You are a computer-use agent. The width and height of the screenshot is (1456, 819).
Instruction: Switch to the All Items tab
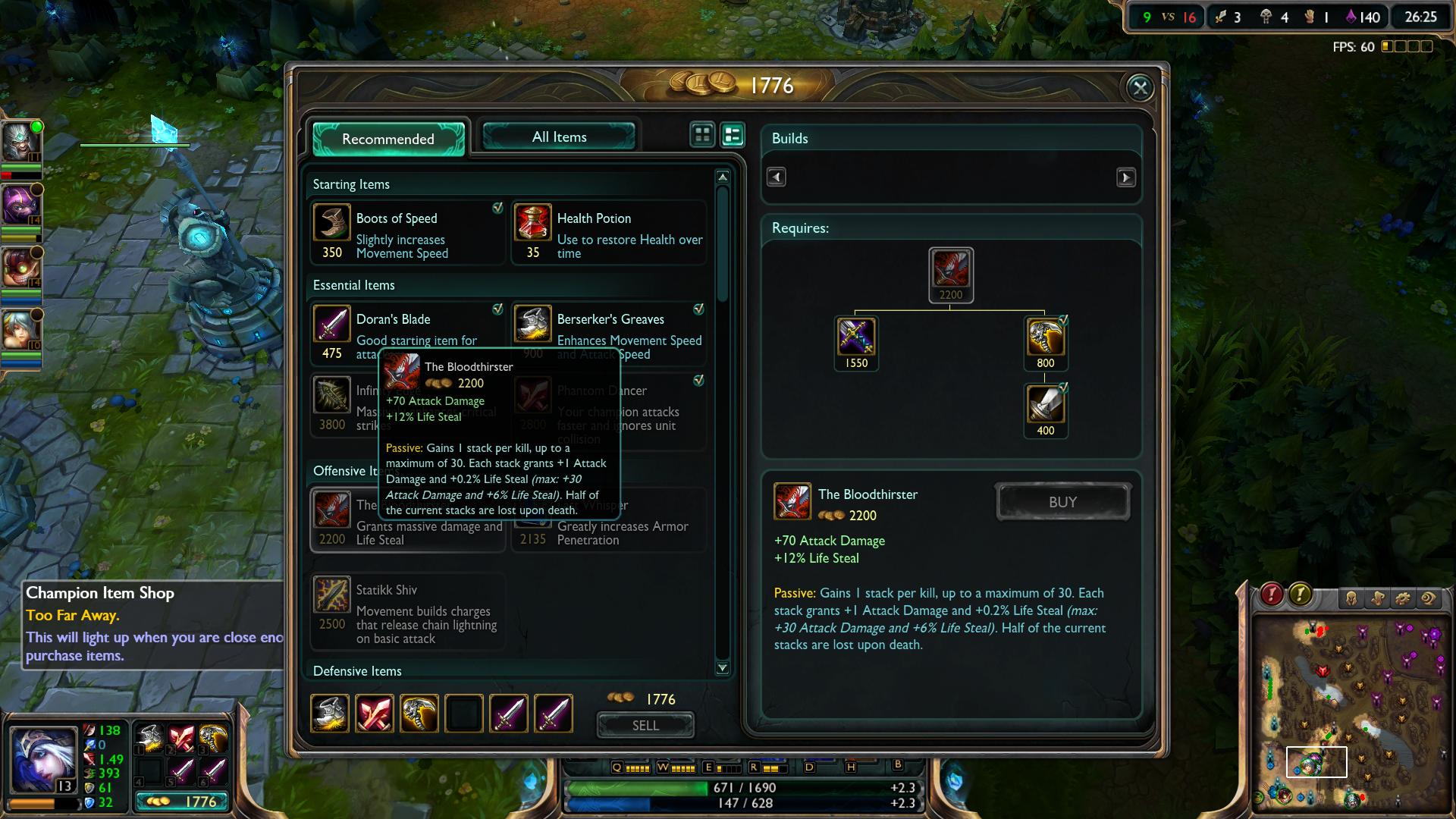coord(559,137)
